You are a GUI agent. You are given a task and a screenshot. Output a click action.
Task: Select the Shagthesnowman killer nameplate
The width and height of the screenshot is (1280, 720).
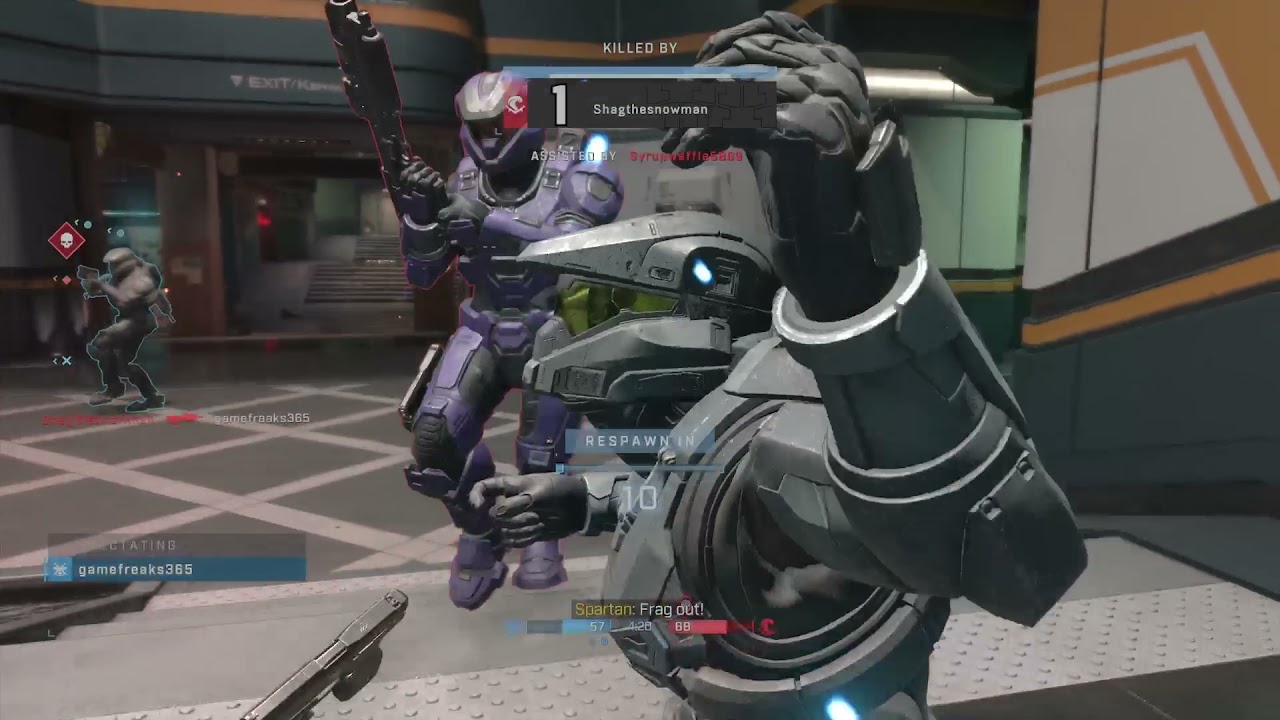(649, 107)
